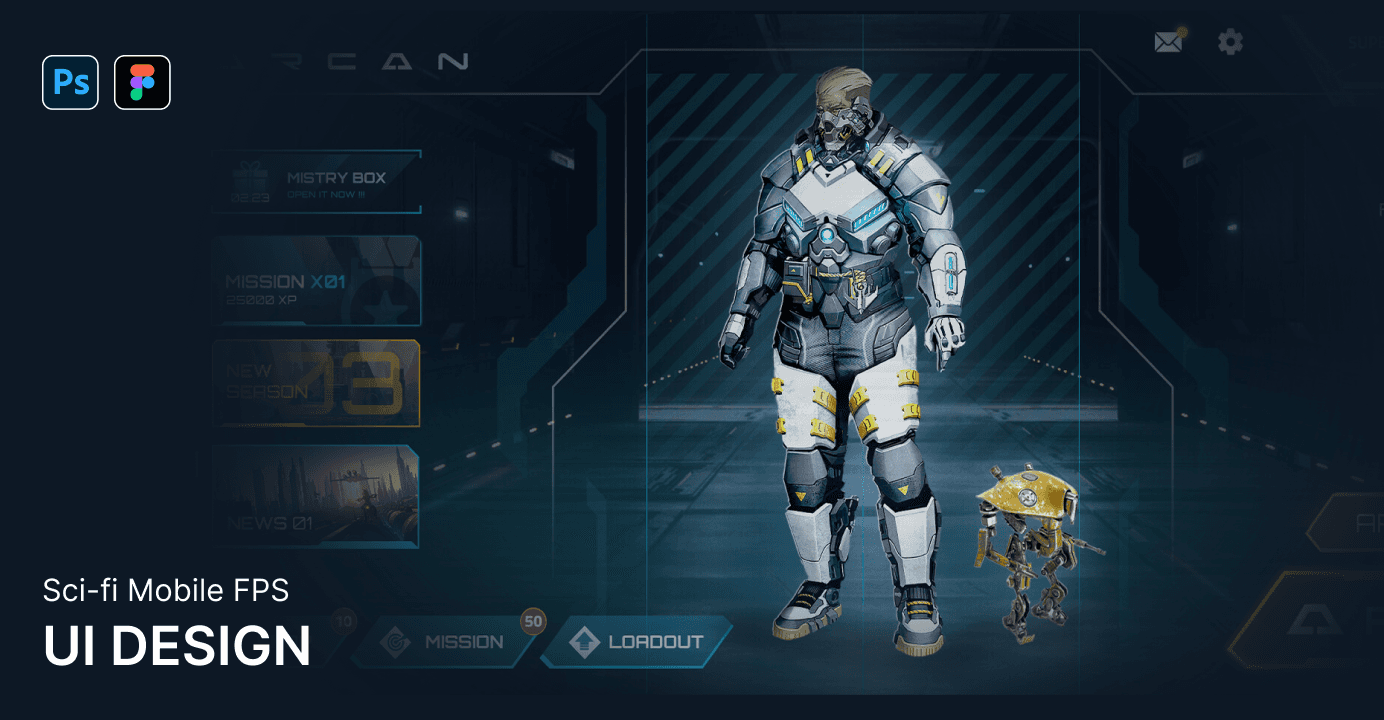View the New Season 03 banner
The width and height of the screenshot is (1384, 720).
(316, 383)
